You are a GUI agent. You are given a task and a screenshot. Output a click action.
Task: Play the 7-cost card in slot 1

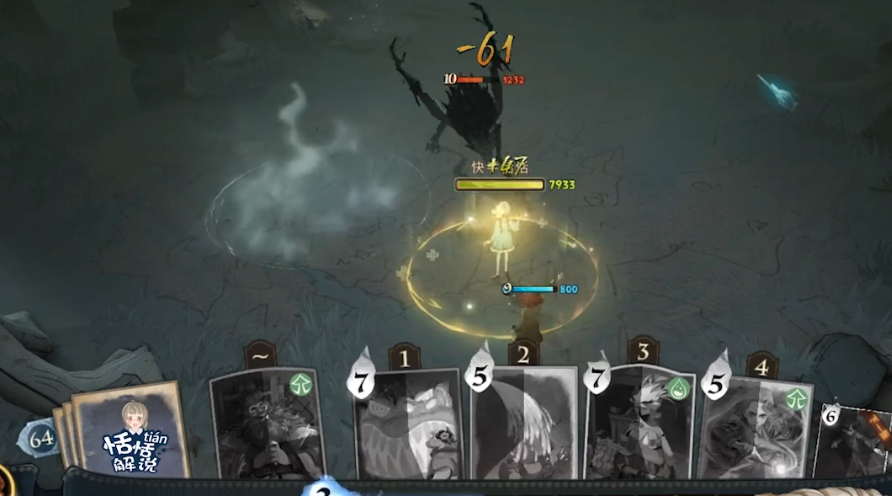pyautogui.click(x=410, y=426)
